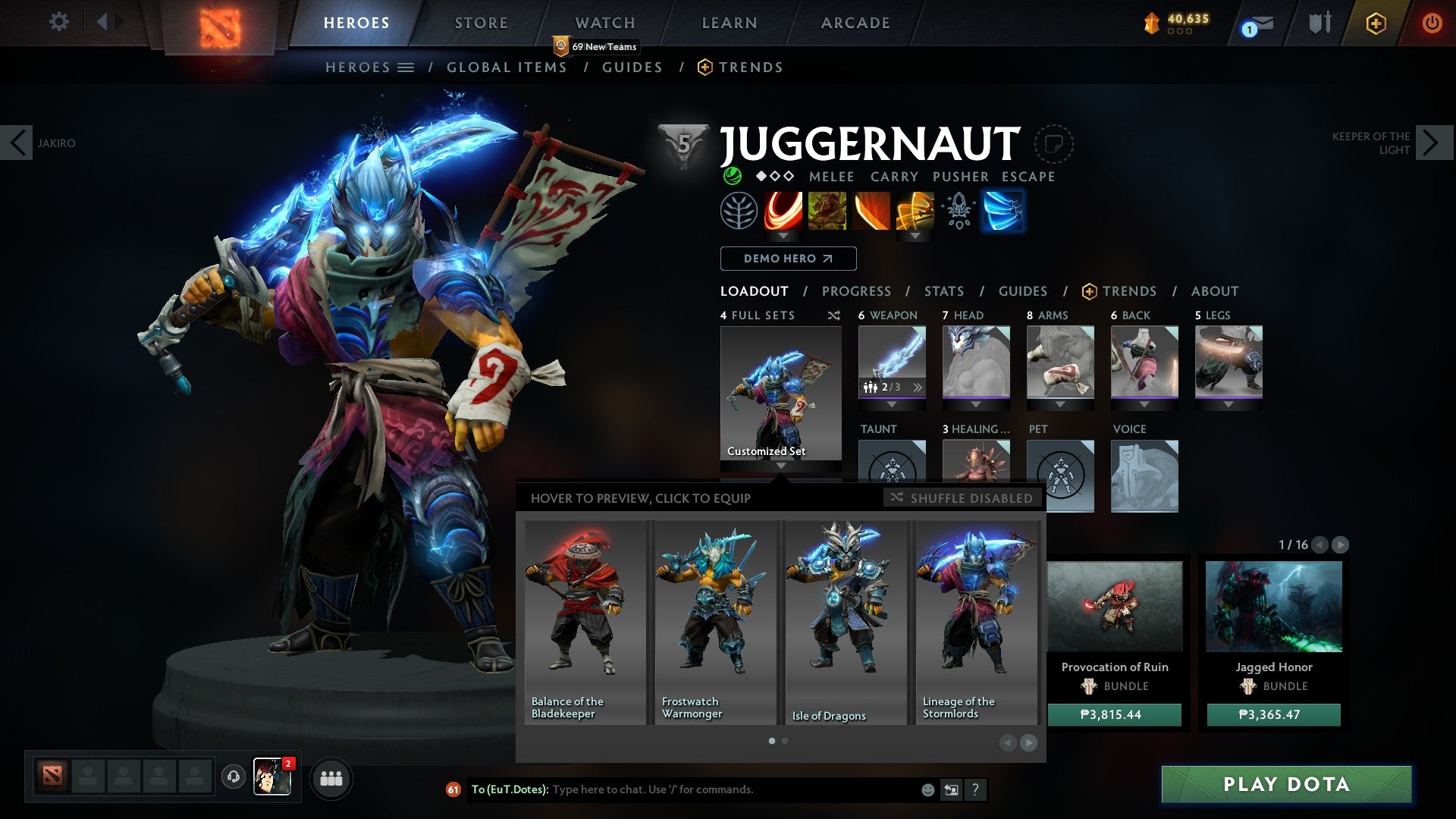View the Omnislash ability icon

914,211
